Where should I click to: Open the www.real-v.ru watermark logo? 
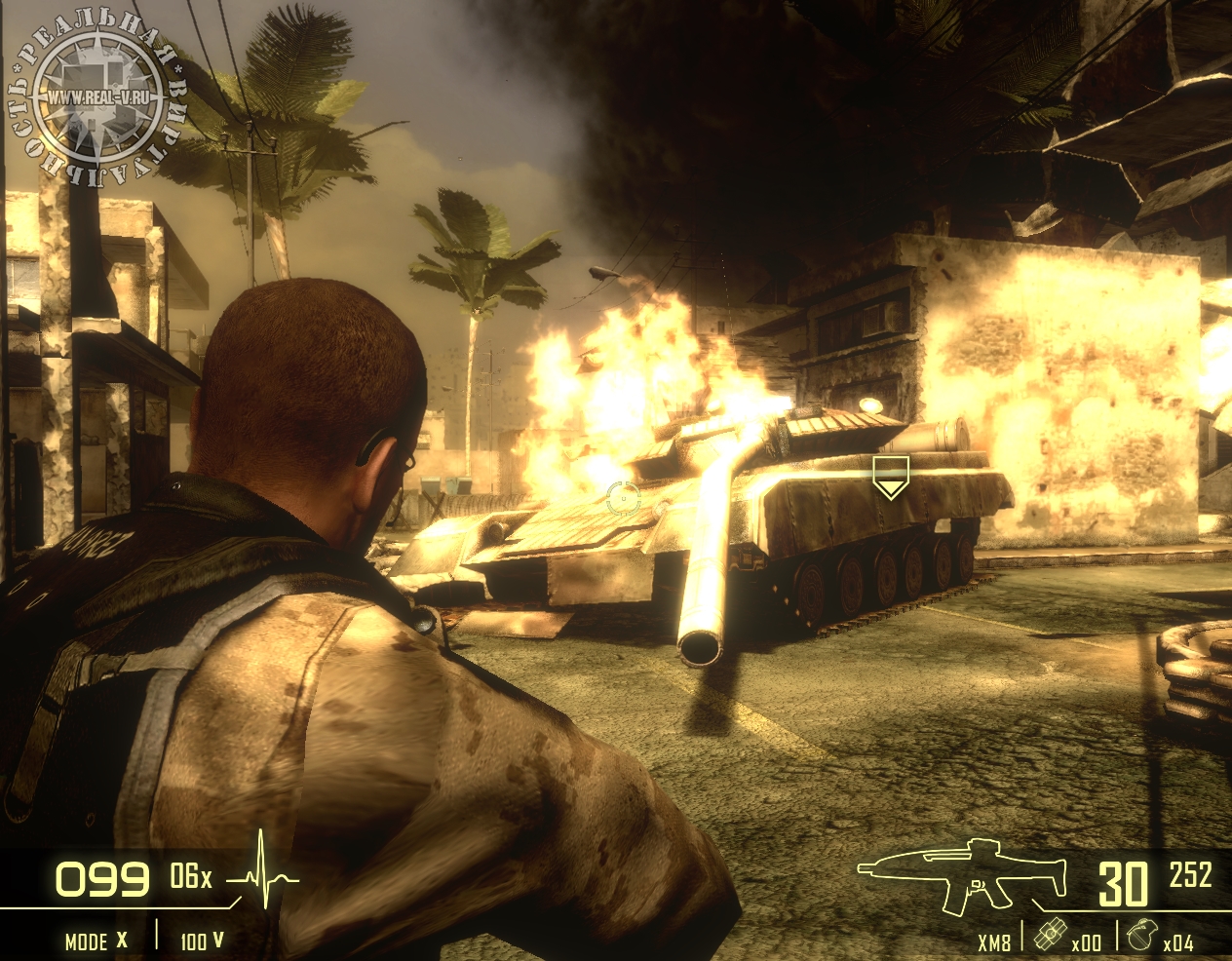click(97, 97)
